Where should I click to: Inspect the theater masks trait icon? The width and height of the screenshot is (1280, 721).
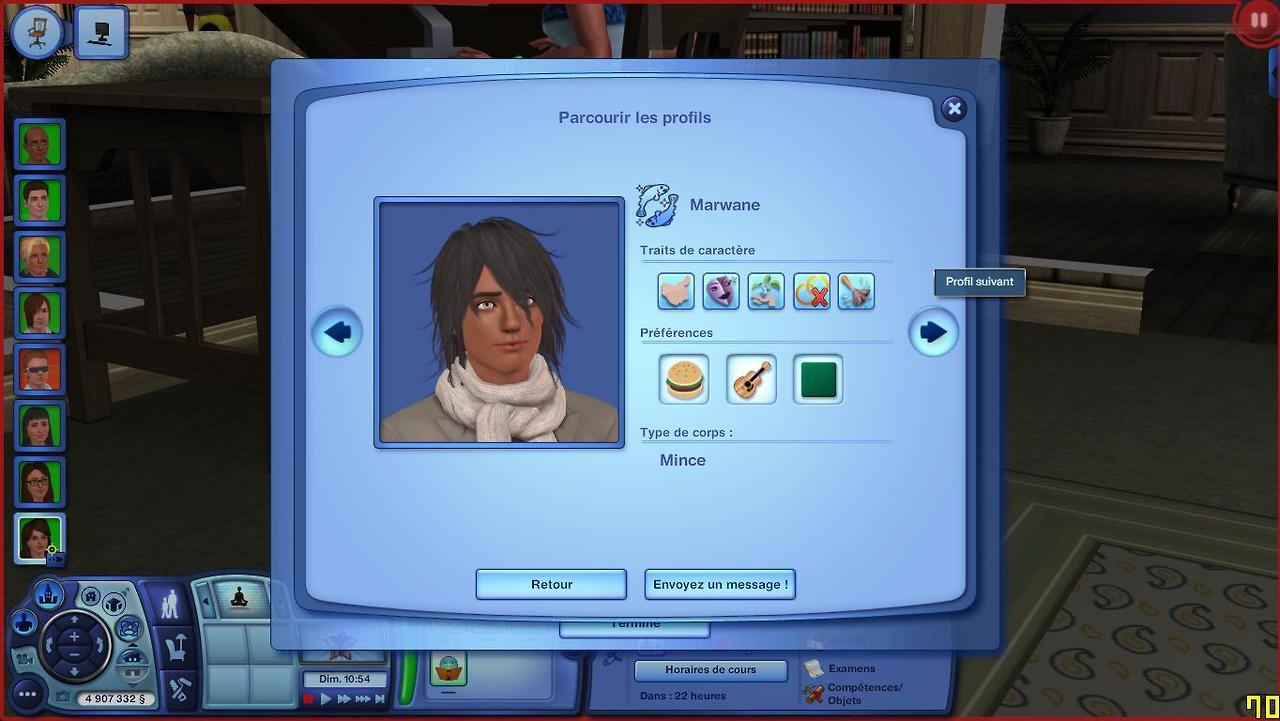pyautogui.click(x=721, y=291)
